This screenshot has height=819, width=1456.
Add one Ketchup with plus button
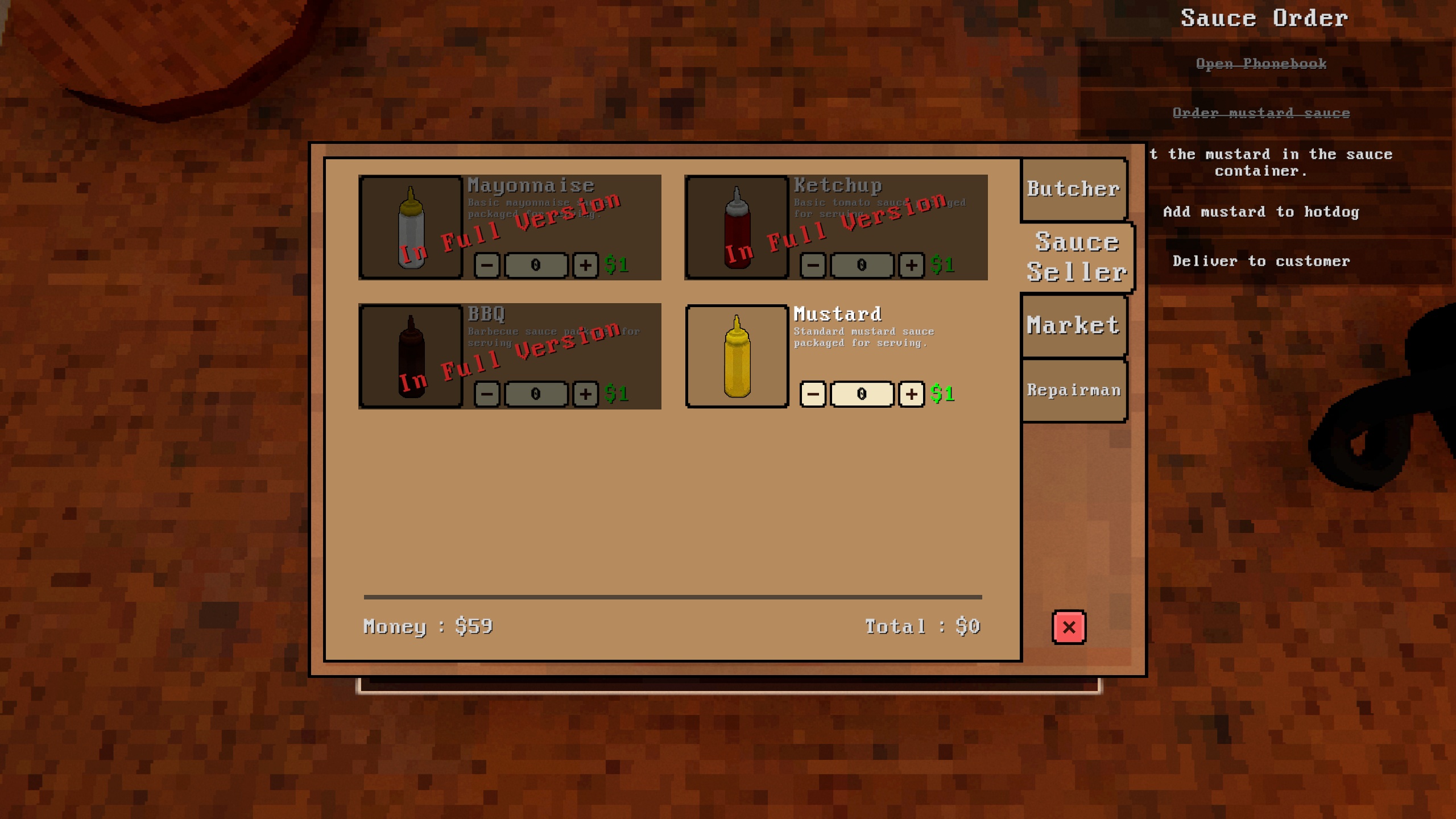(911, 265)
